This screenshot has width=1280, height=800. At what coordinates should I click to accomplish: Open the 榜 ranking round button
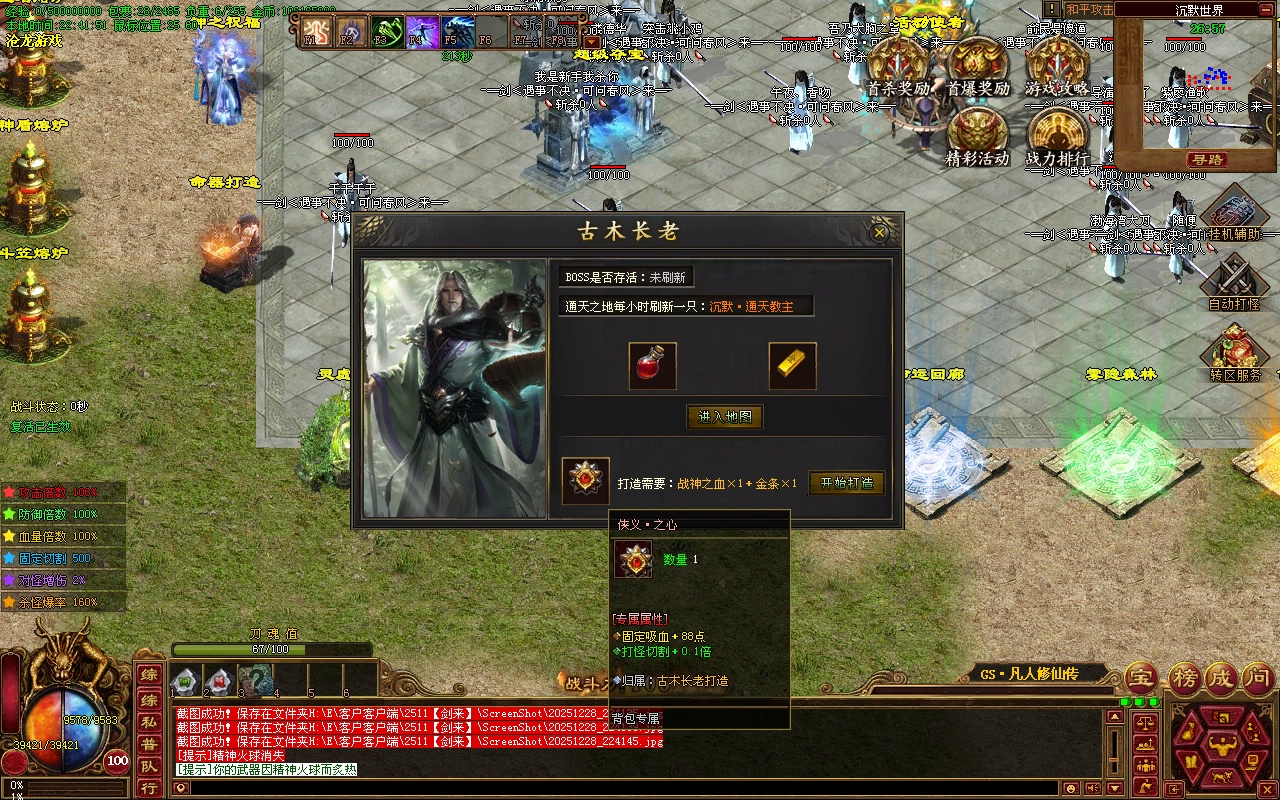[1184, 678]
